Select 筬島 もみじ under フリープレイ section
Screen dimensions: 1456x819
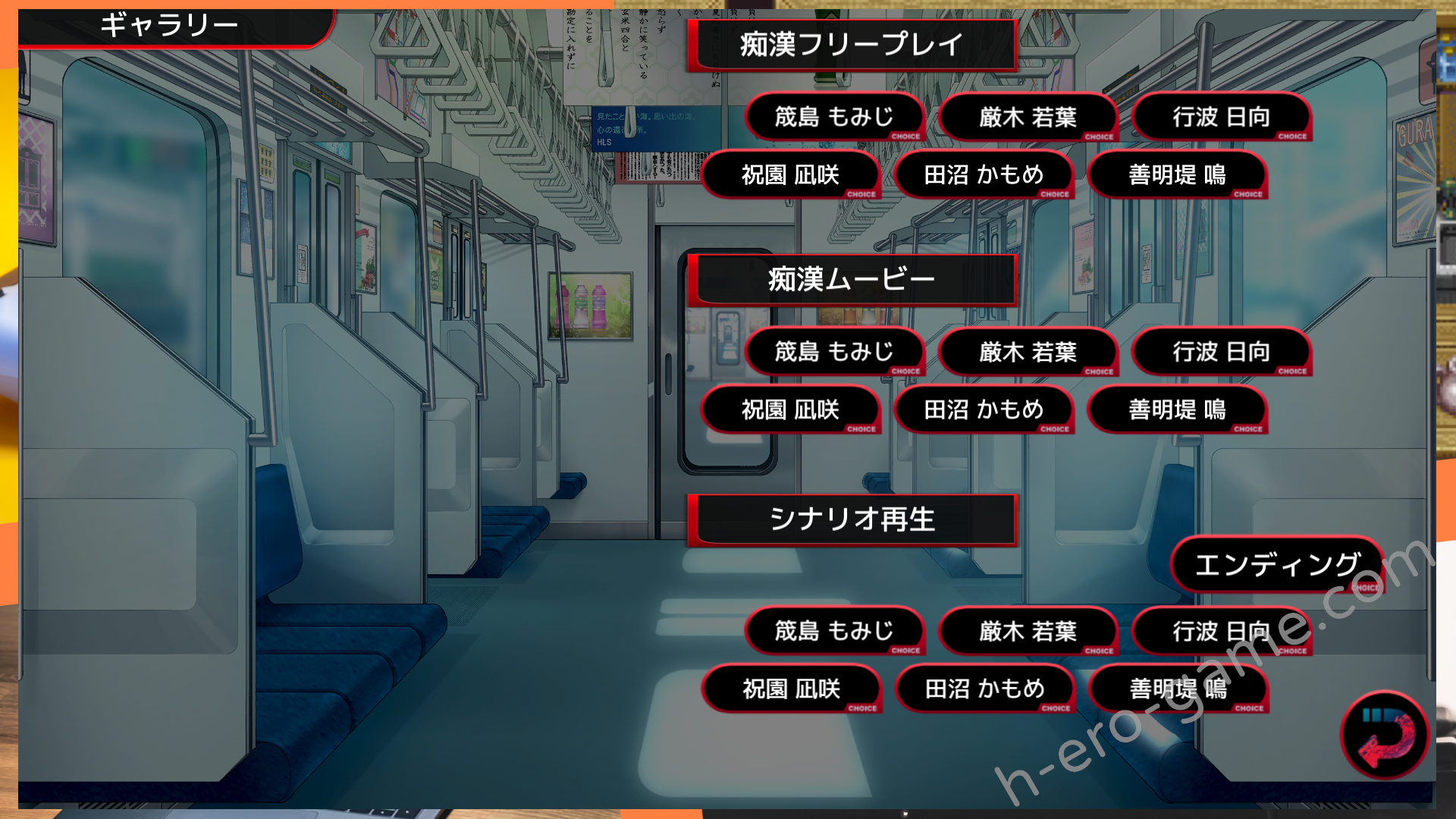(x=834, y=118)
